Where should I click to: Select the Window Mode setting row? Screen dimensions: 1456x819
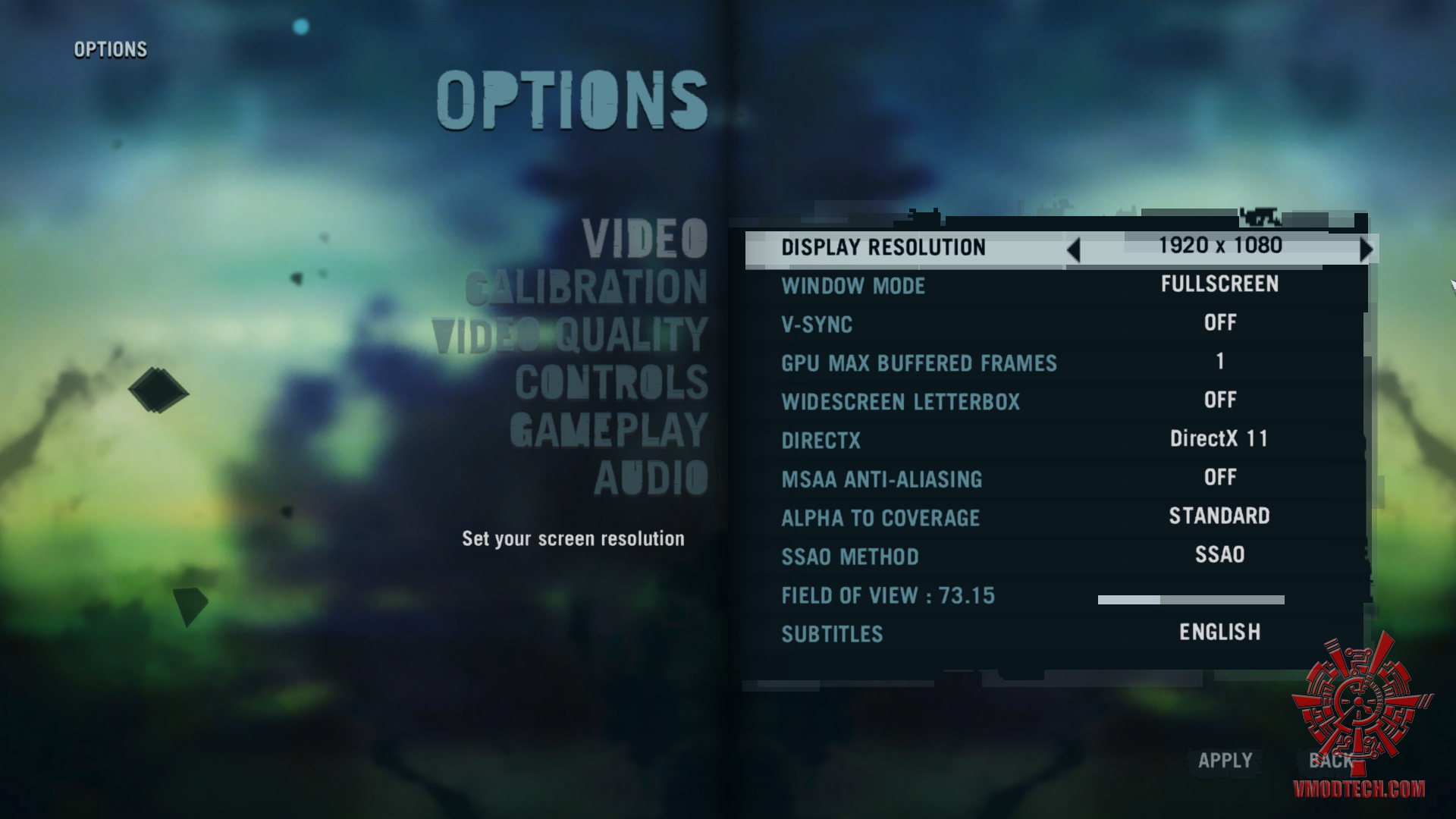point(853,286)
